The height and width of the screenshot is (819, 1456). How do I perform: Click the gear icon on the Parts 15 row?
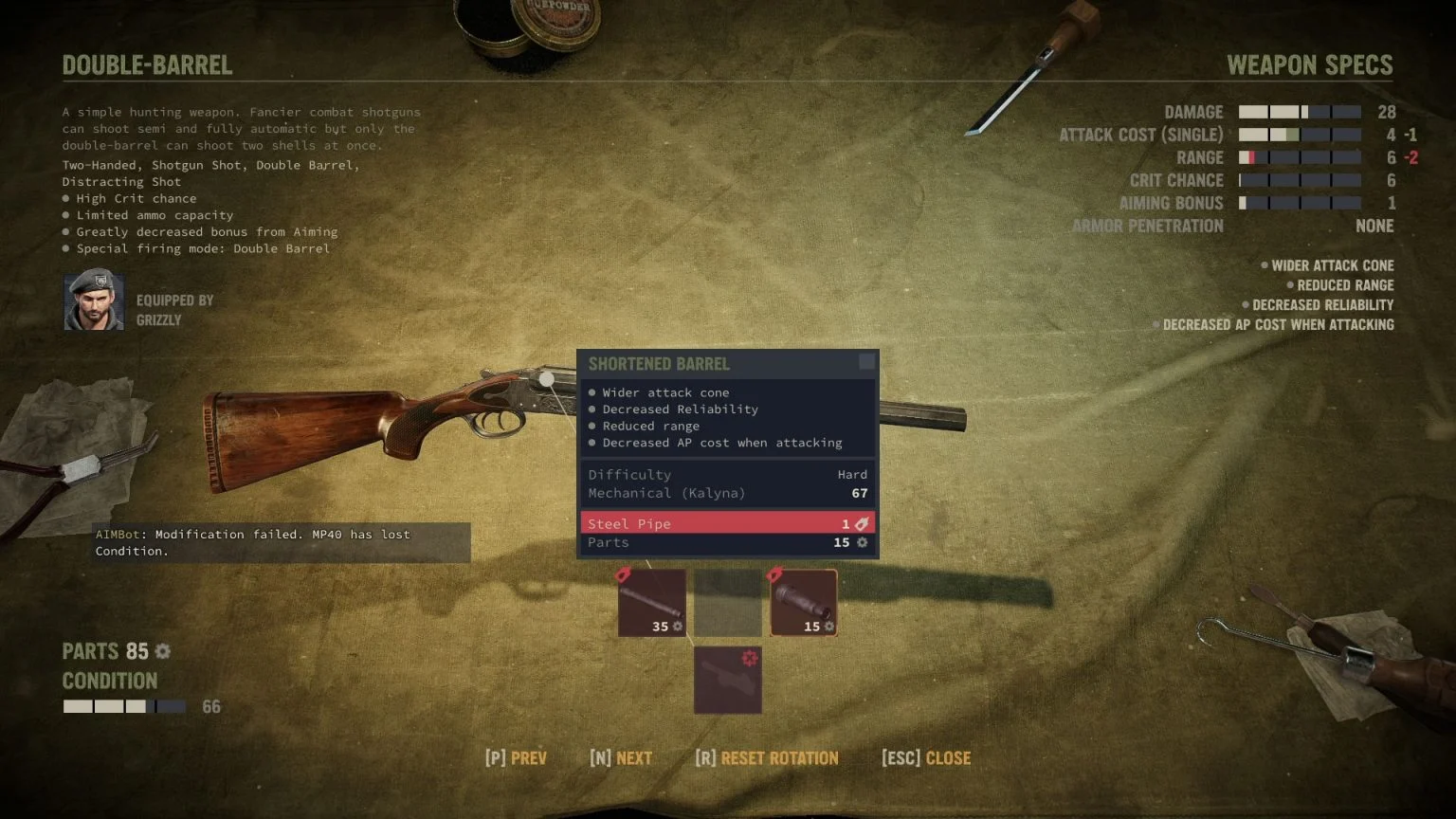(x=861, y=542)
